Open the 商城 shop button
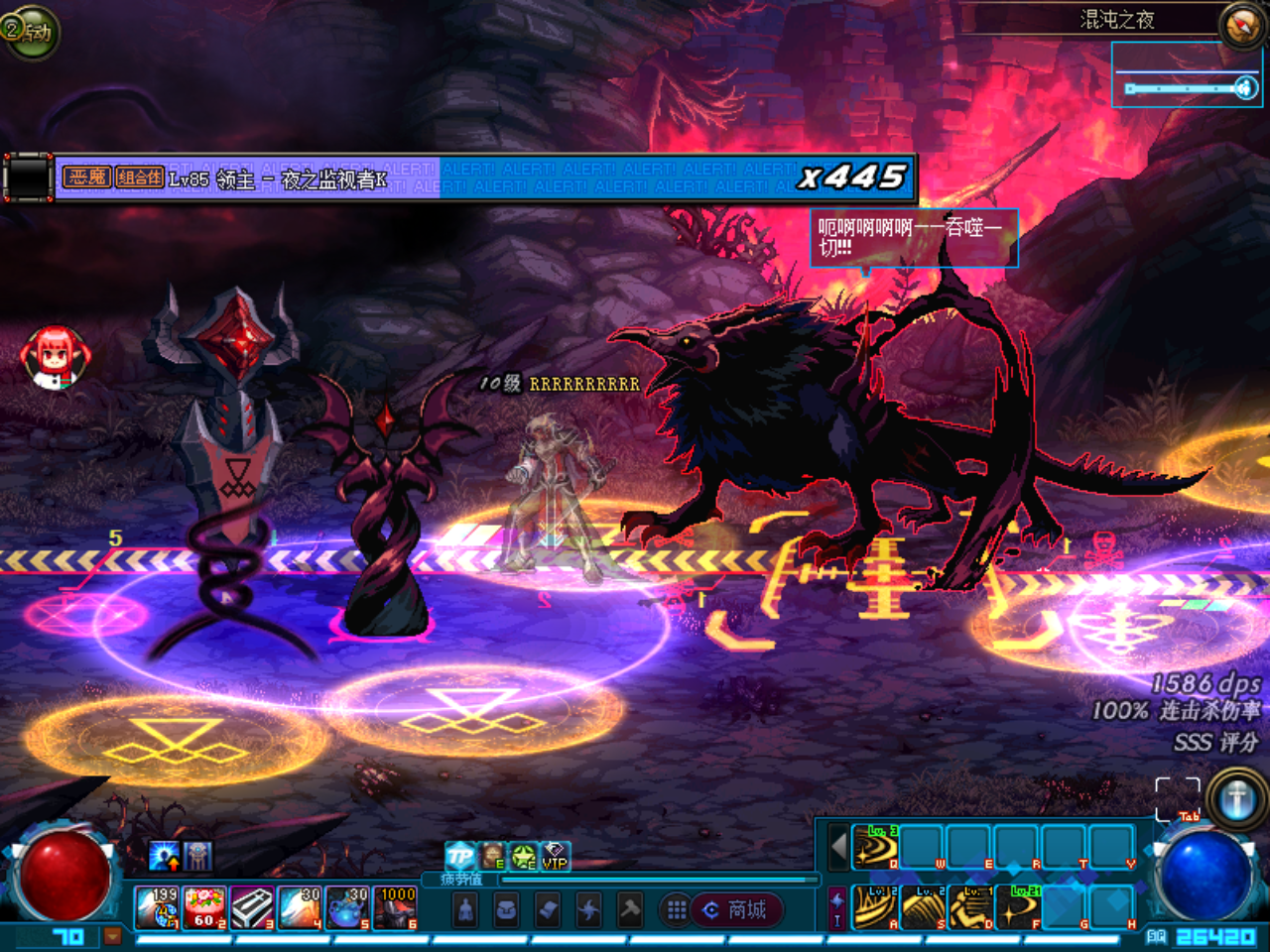Screen dimensions: 1270x952 tap(736, 909)
